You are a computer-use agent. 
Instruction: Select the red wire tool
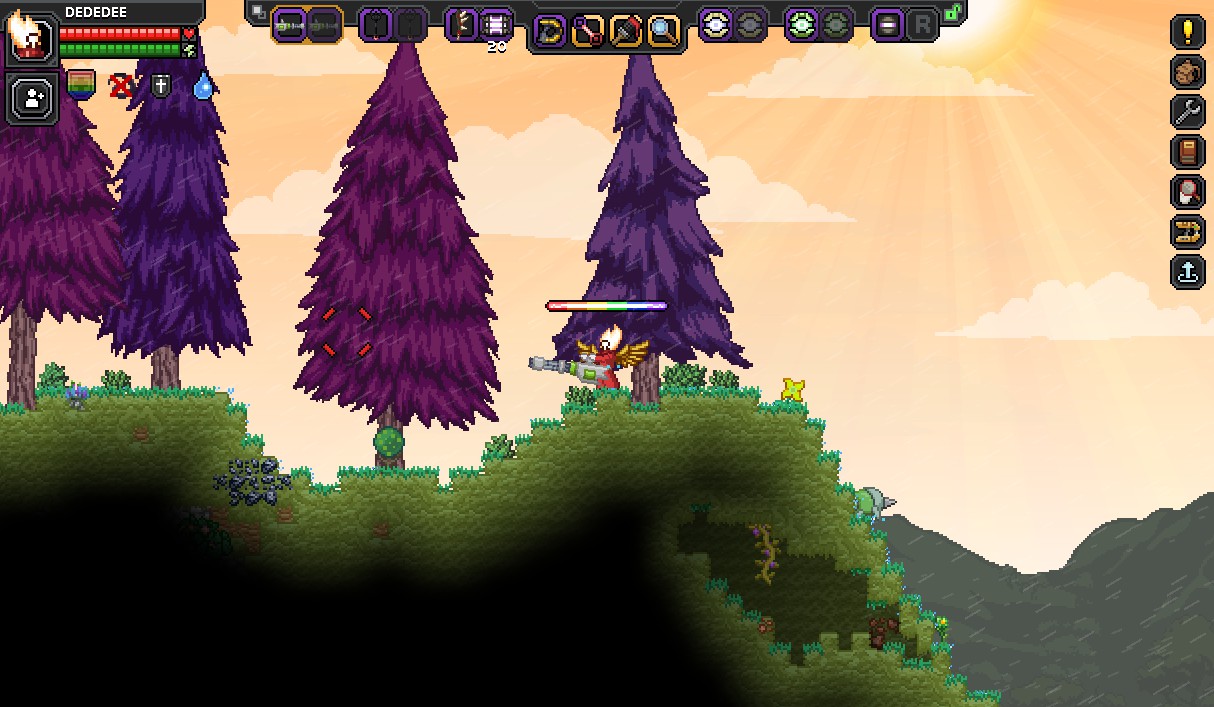[587, 31]
